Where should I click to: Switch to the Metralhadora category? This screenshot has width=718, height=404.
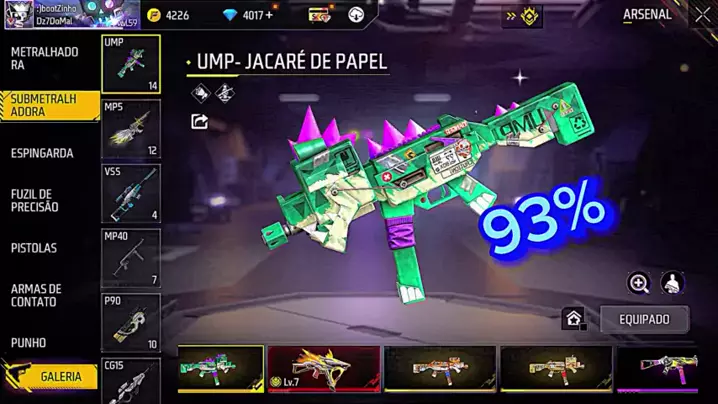pos(45,58)
